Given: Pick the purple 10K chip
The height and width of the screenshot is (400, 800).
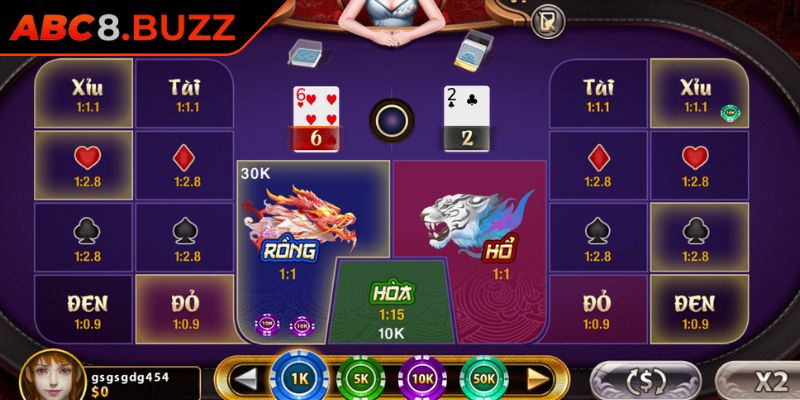Looking at the screenshot, I should pyautogui.click(x=422, y=380).
